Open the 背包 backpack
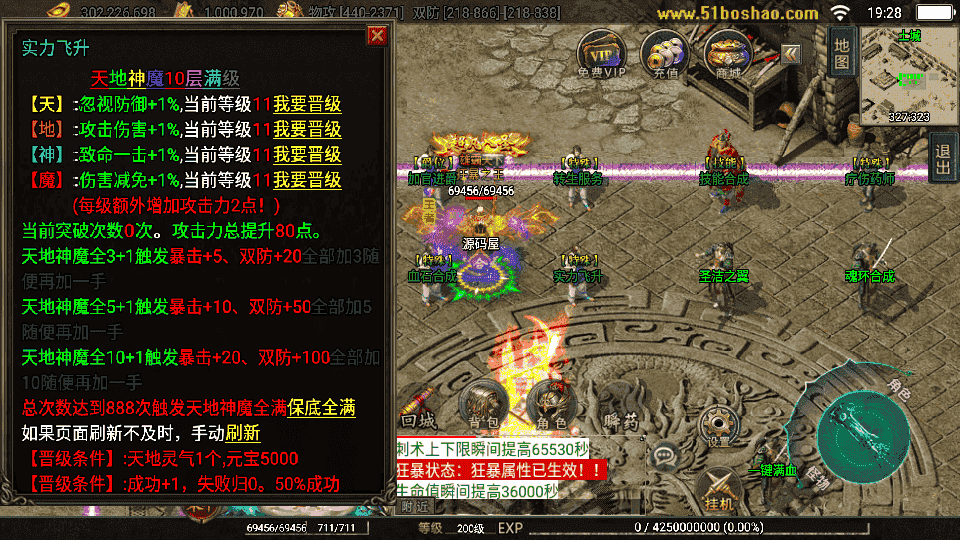This screenshot has width=960, height=540. pos(478,405)
